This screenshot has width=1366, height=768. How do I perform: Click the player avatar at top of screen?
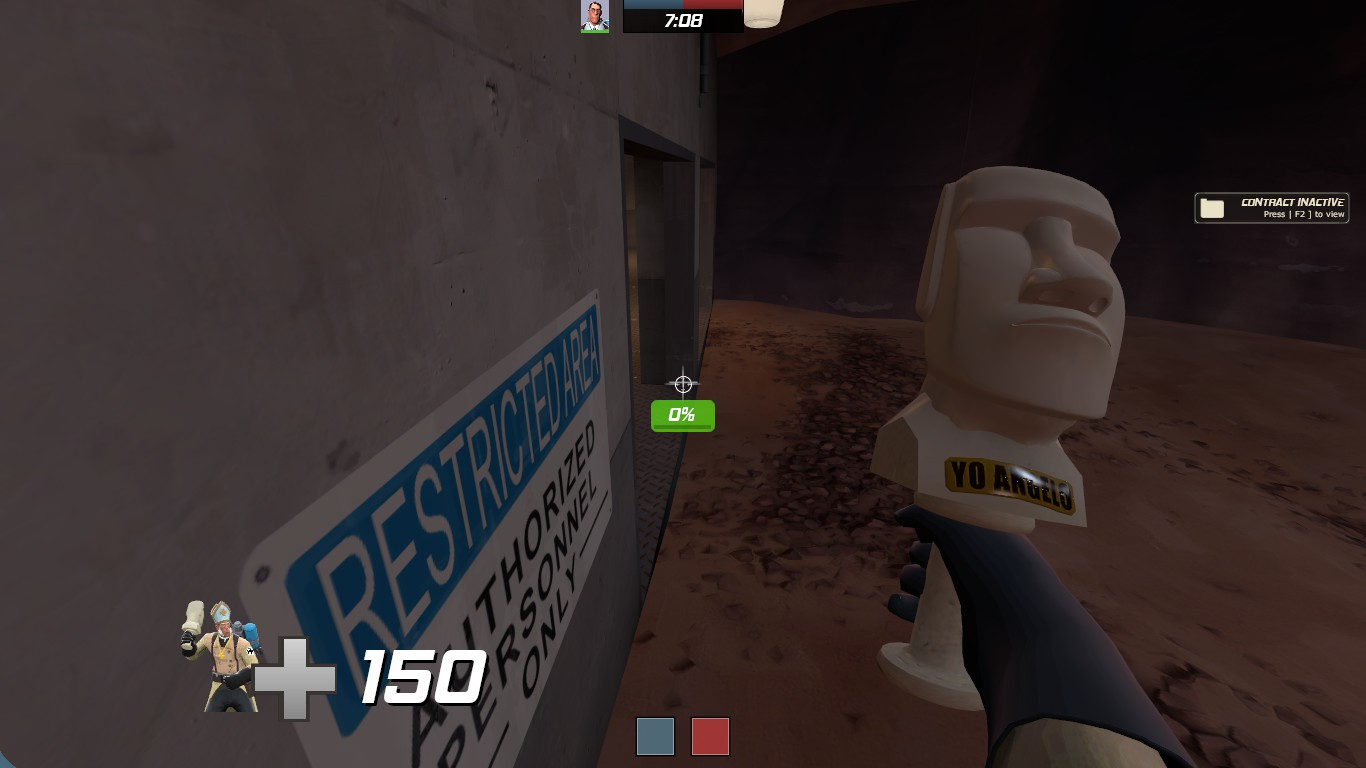(594, 15)
